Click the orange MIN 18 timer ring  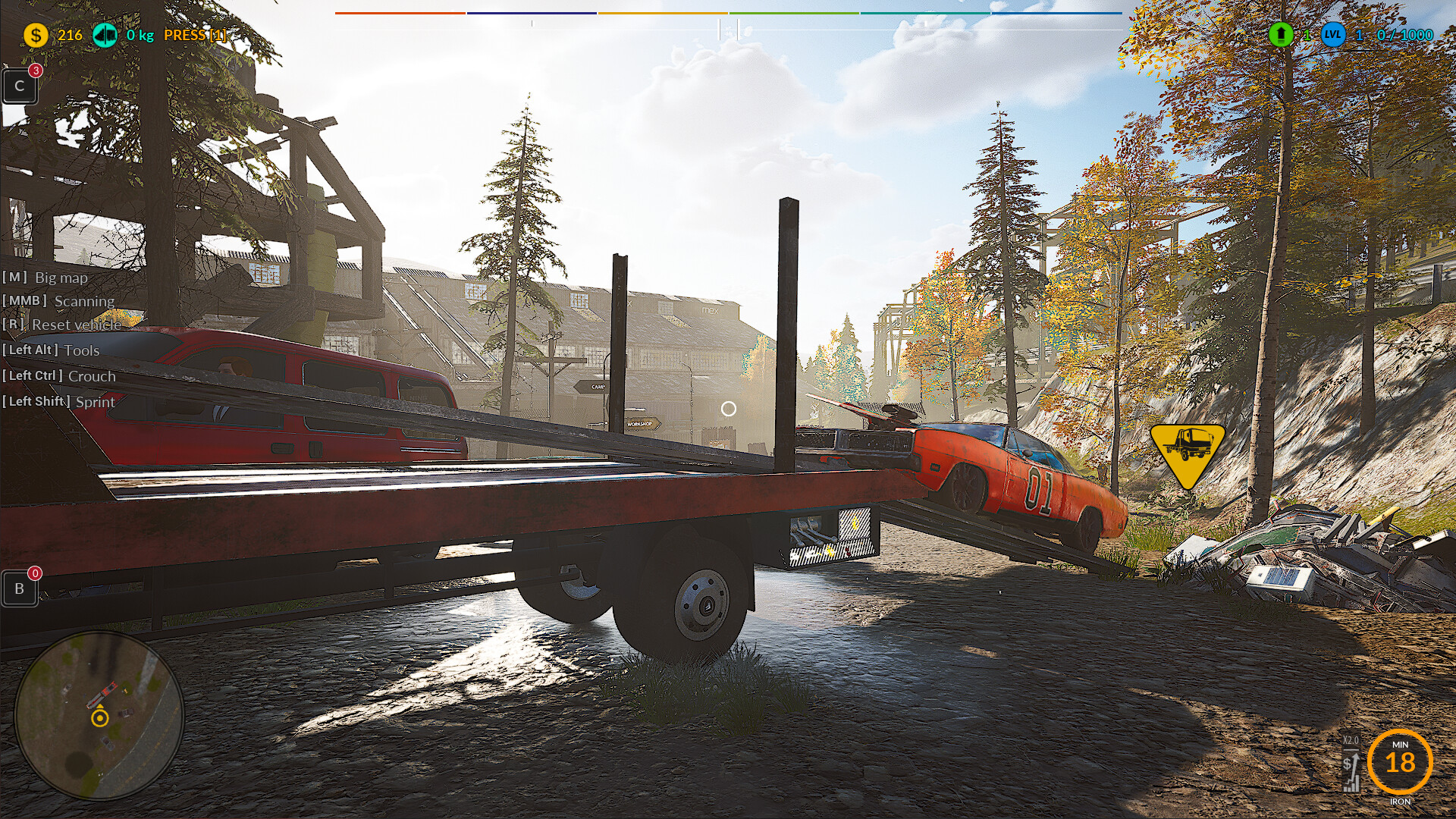1399,761
